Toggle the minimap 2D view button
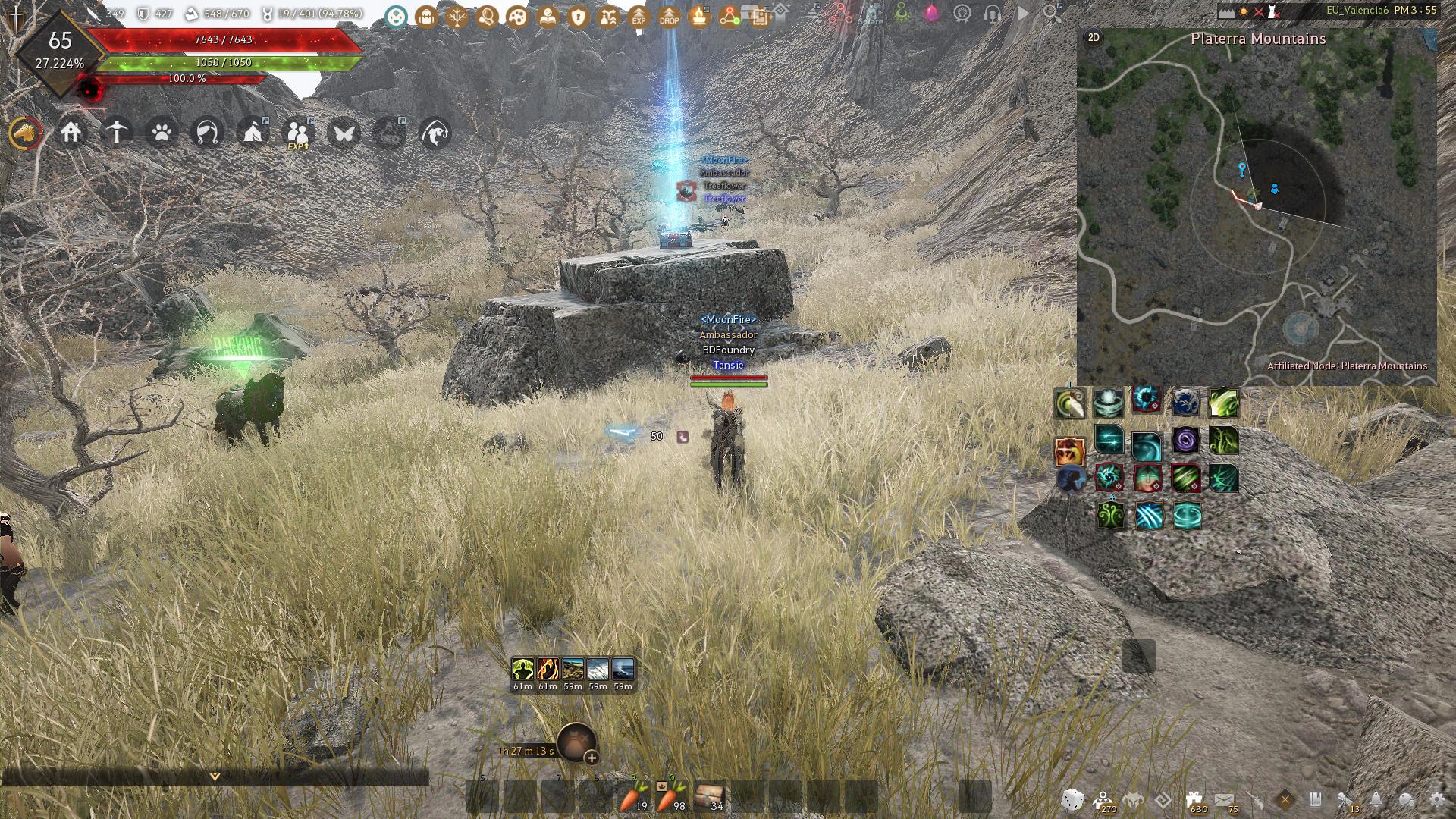Viewport: 1456px width, 819px height. tap(1094, 37)
